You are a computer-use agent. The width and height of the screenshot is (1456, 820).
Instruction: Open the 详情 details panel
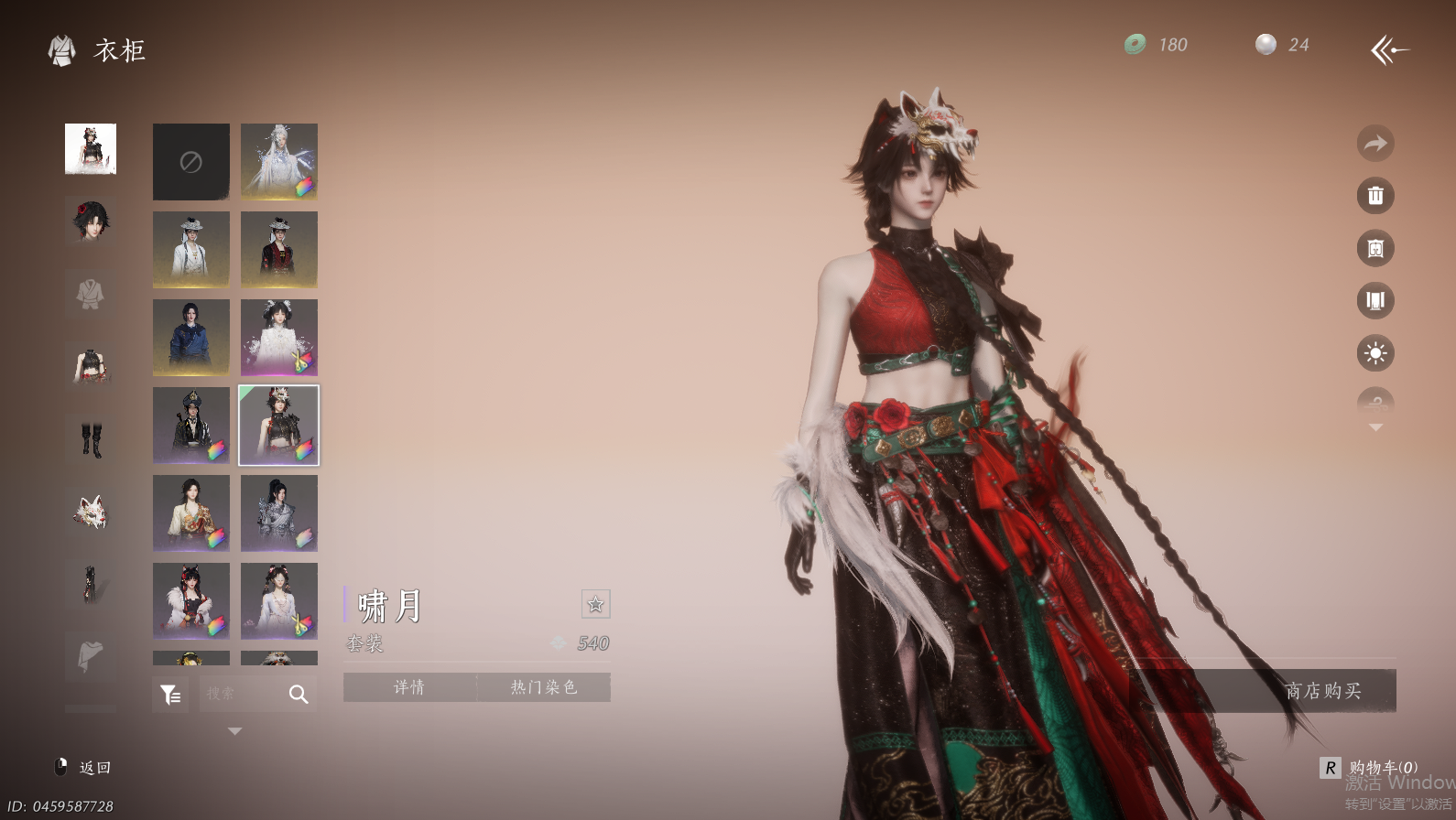409,687
